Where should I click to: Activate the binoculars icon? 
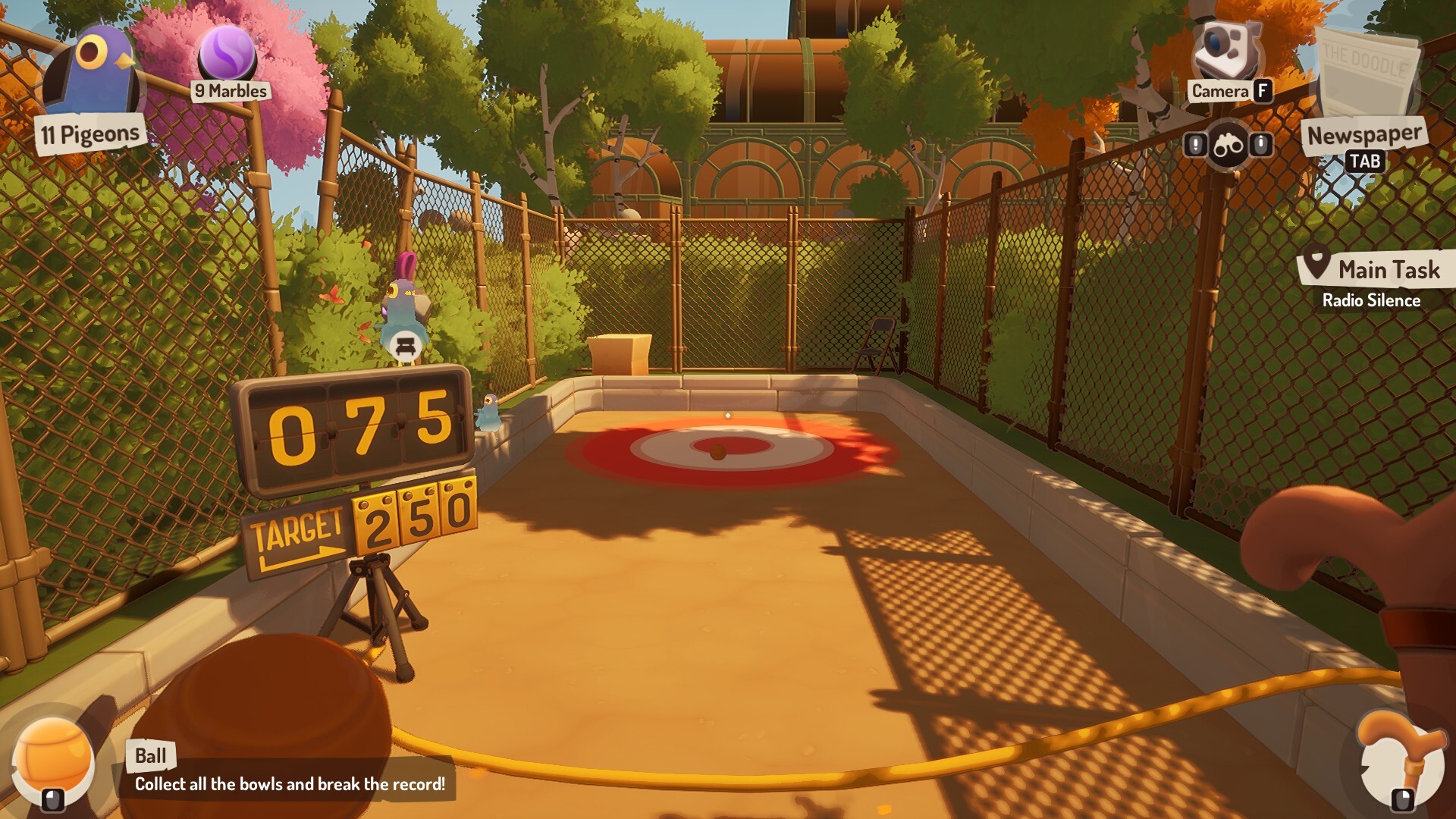pyautogui.click(x=1228, y=144)
